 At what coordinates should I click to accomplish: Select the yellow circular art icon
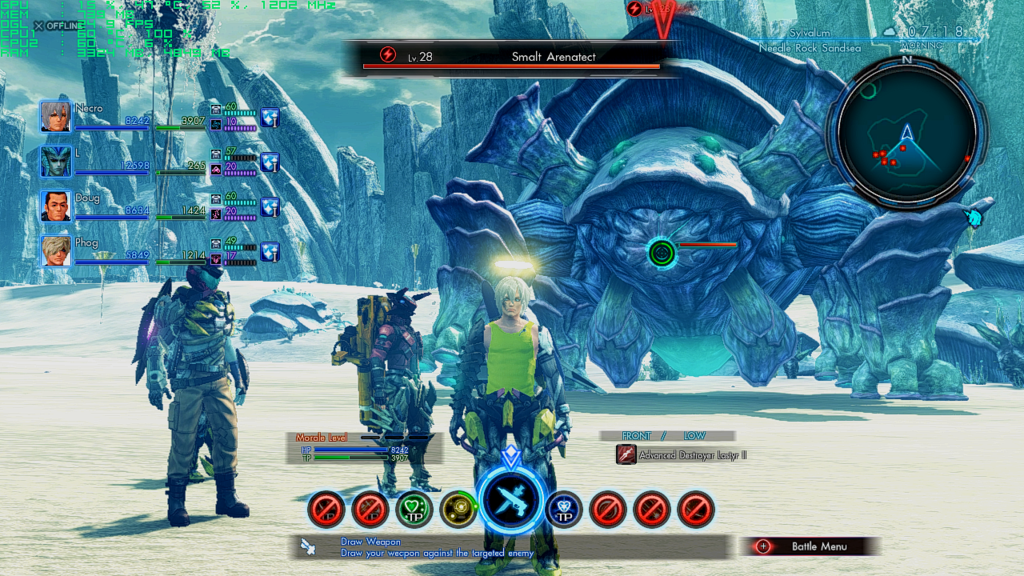[x=458, y=509]
